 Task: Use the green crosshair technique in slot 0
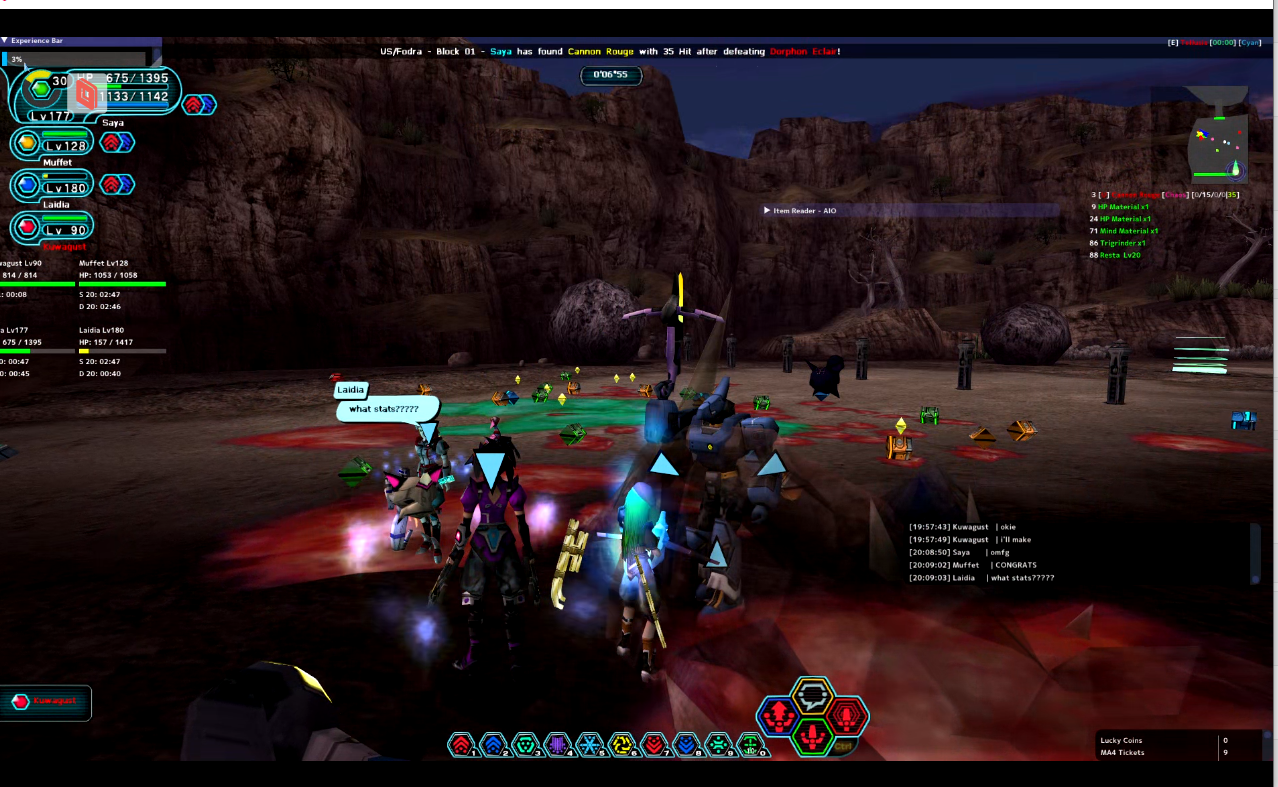click(x=750, y=744)
